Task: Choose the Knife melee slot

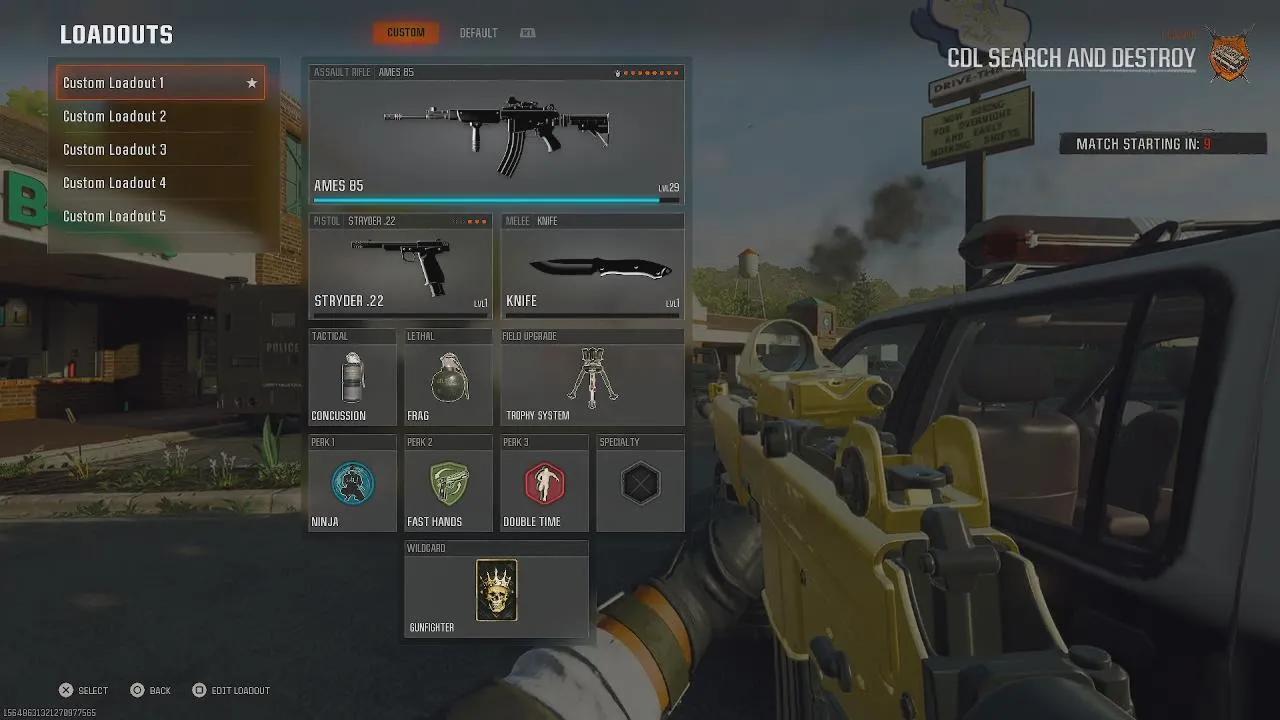Action: 592,266
